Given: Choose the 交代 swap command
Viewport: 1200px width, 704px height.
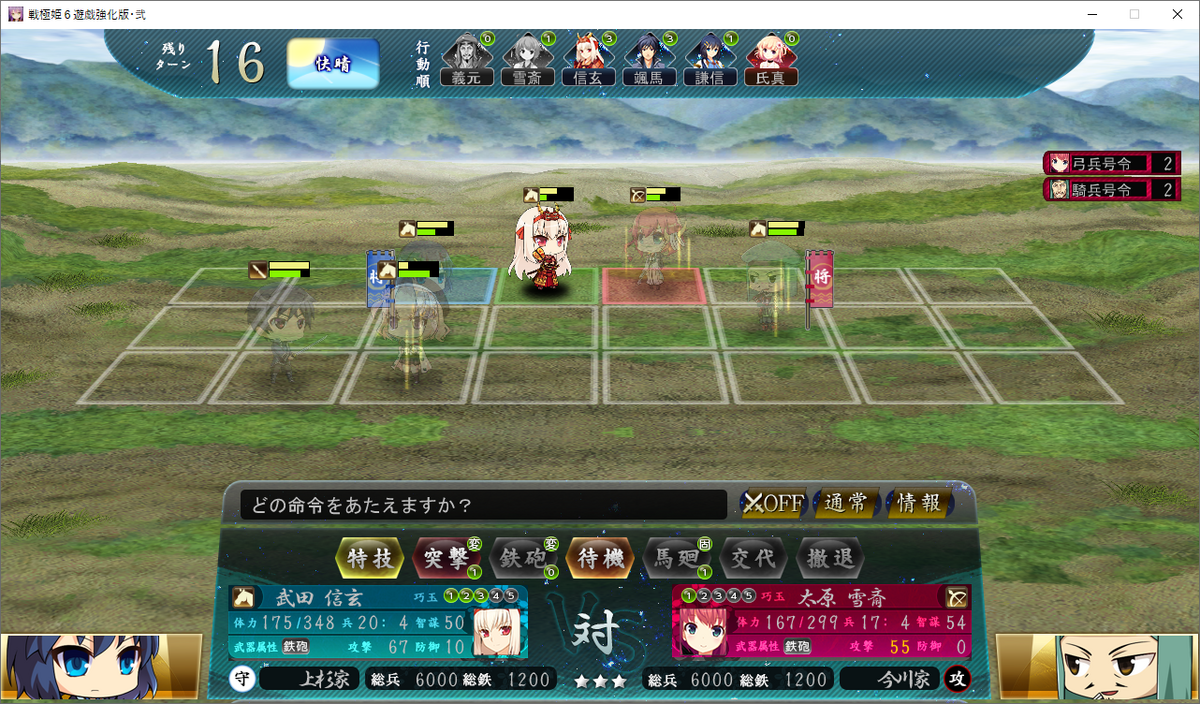Looking at the screenshot, I should coord(752,558).
